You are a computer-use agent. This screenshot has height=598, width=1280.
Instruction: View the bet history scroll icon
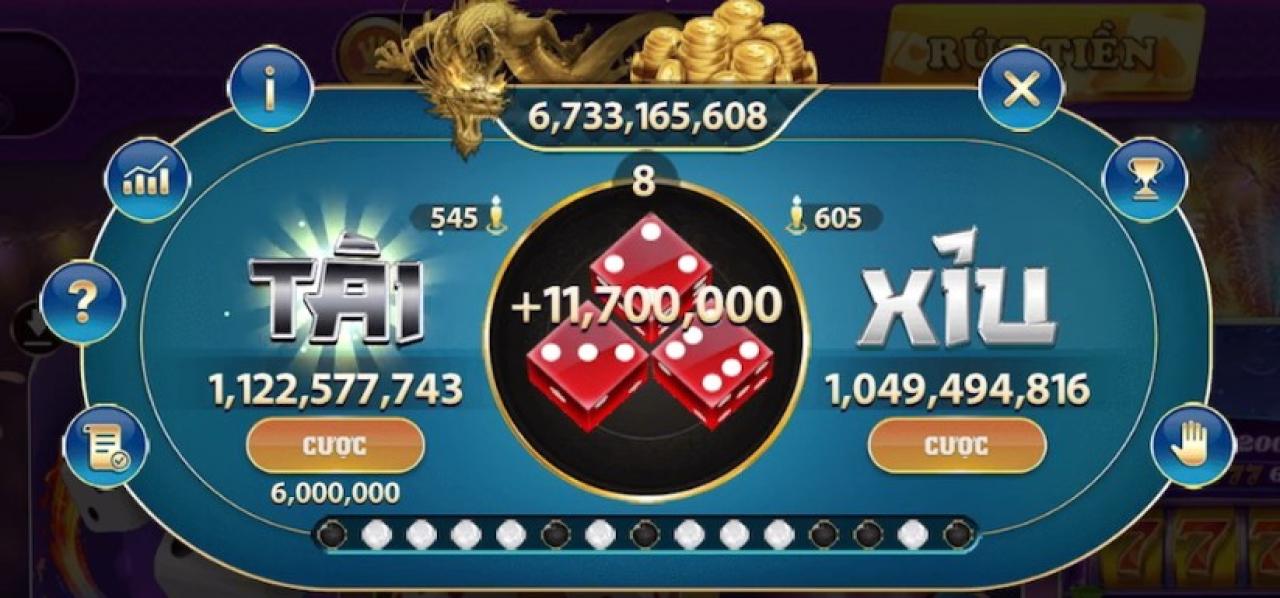point(105,446)
